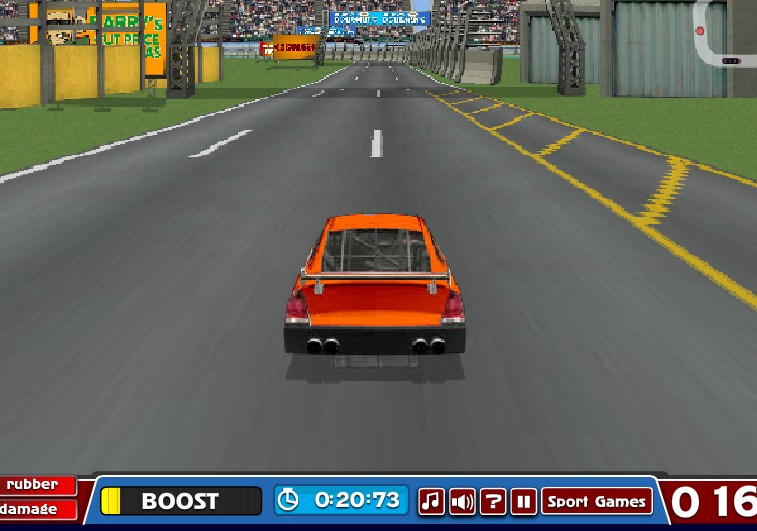This screenshot has height=531, width=757.
Task: Mute the sound with the speaker icon
Action: [x=462, y=501]
